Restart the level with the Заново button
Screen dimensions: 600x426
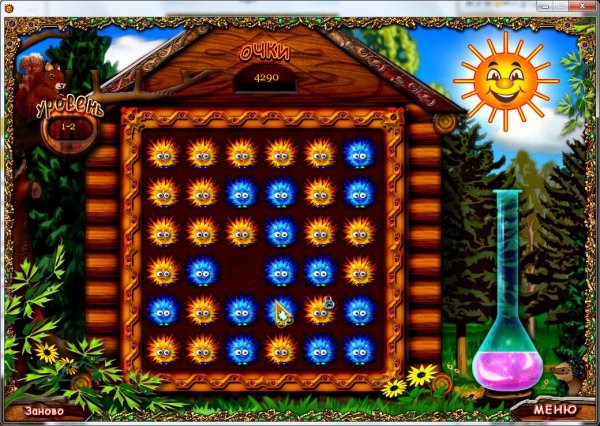pos(44,410)
